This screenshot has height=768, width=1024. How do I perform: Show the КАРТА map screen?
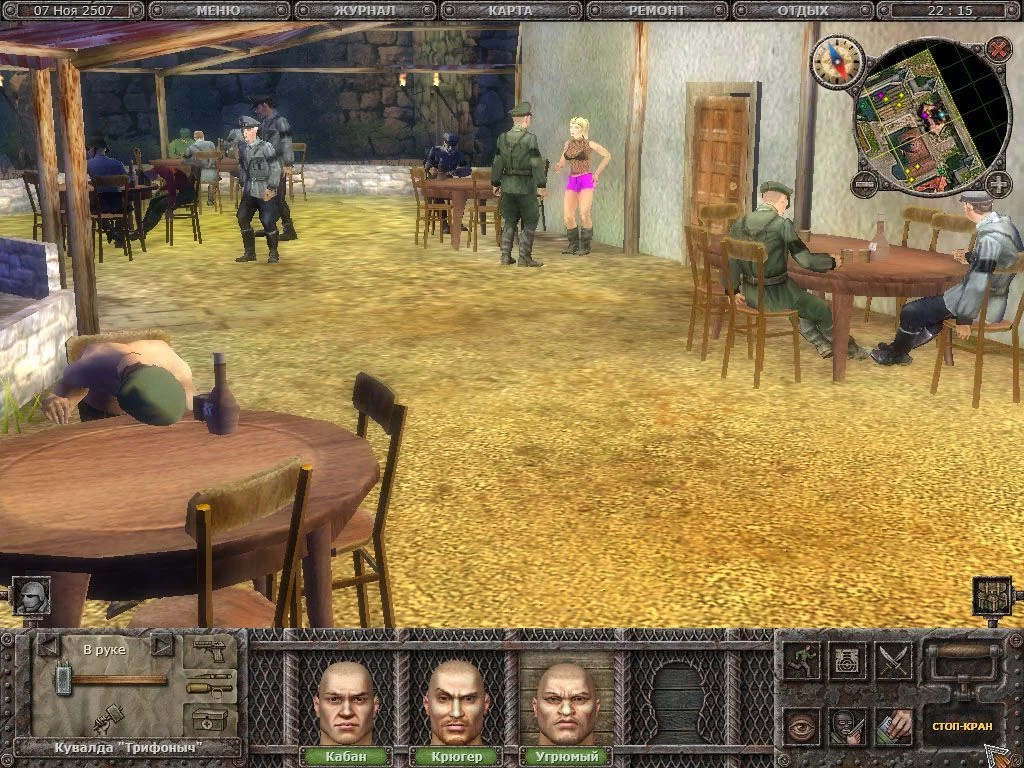coord(511,11)
